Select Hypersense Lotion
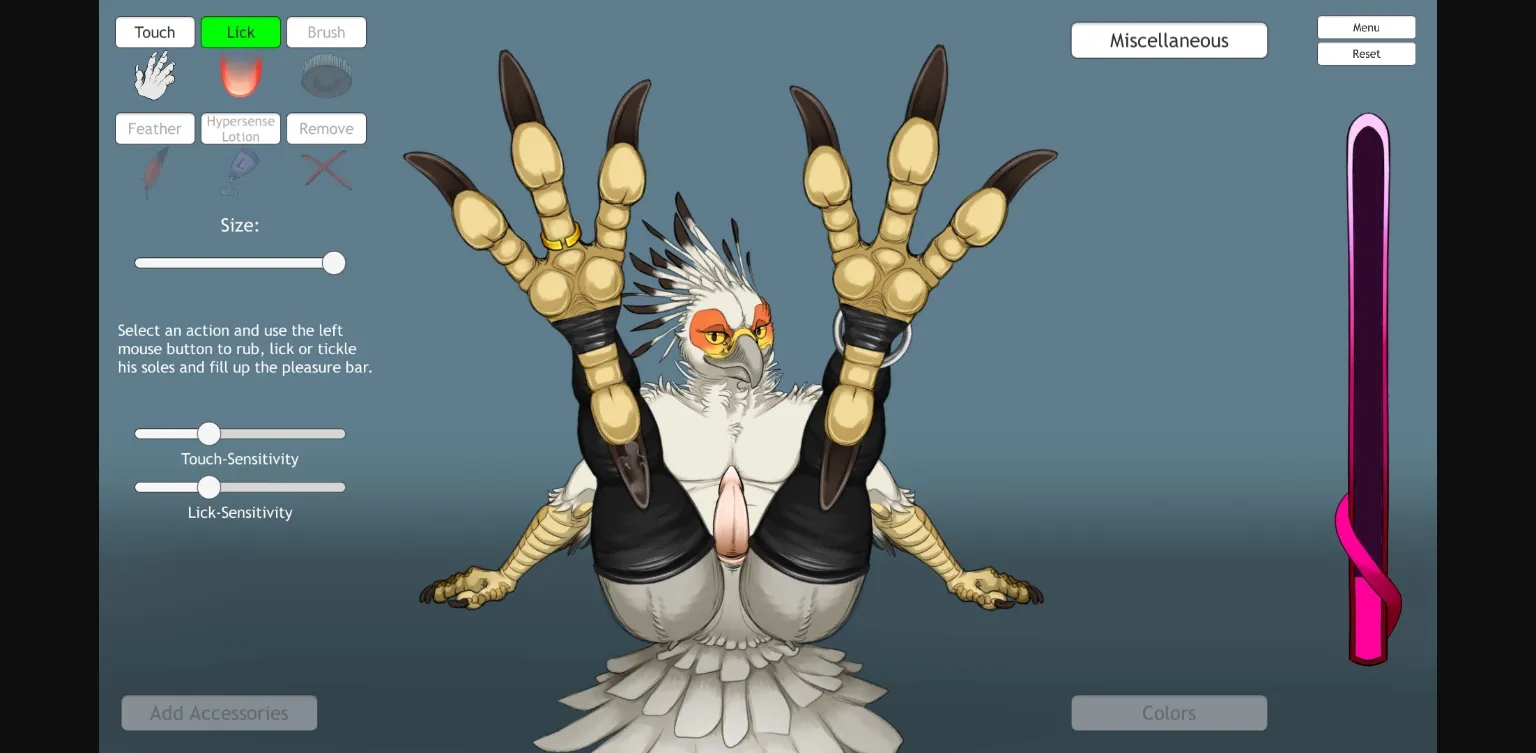Viewport: 1536px width, 753px height. pos(240,128)
